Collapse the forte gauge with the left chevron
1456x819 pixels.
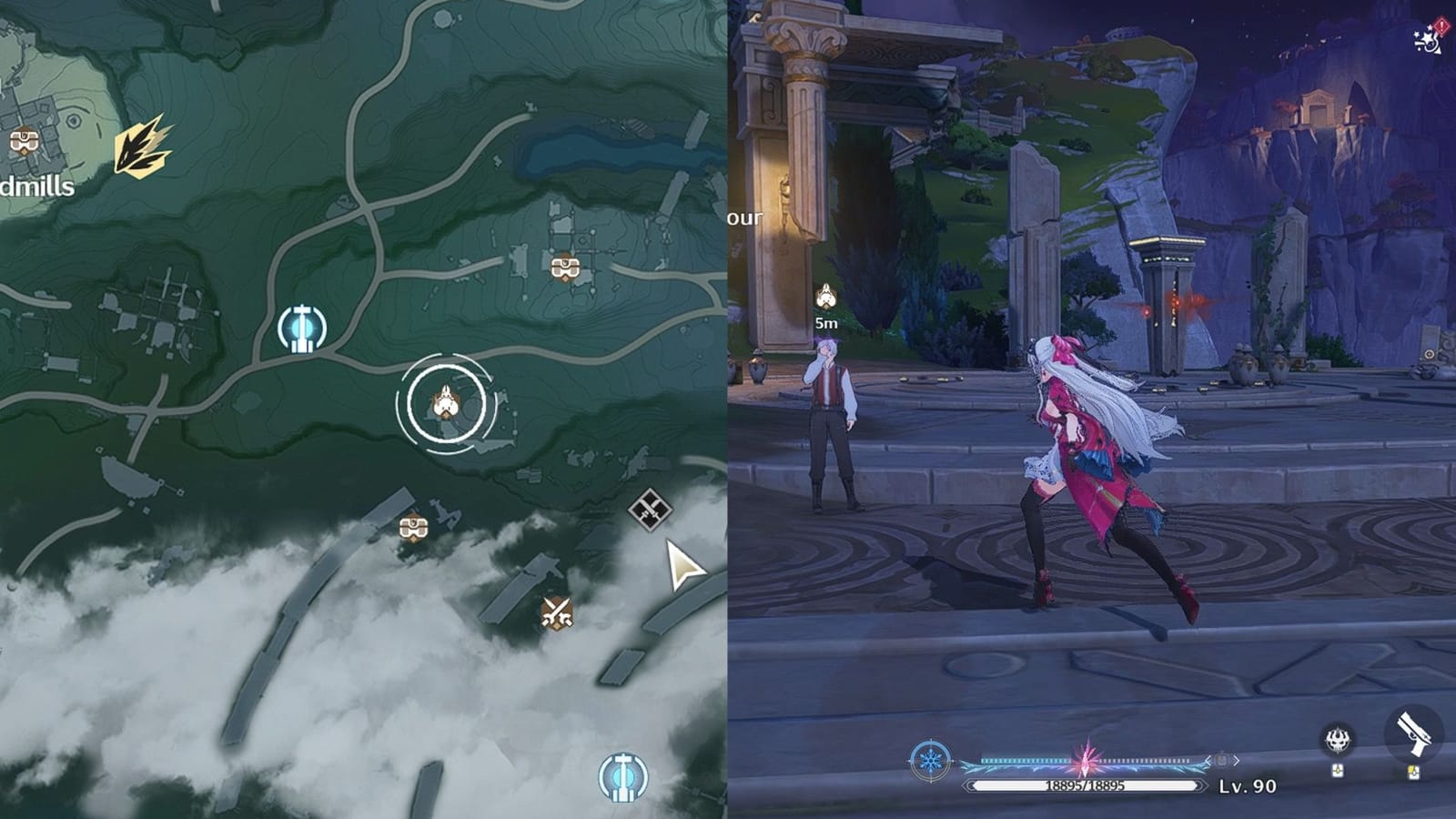pos(1208,762)
